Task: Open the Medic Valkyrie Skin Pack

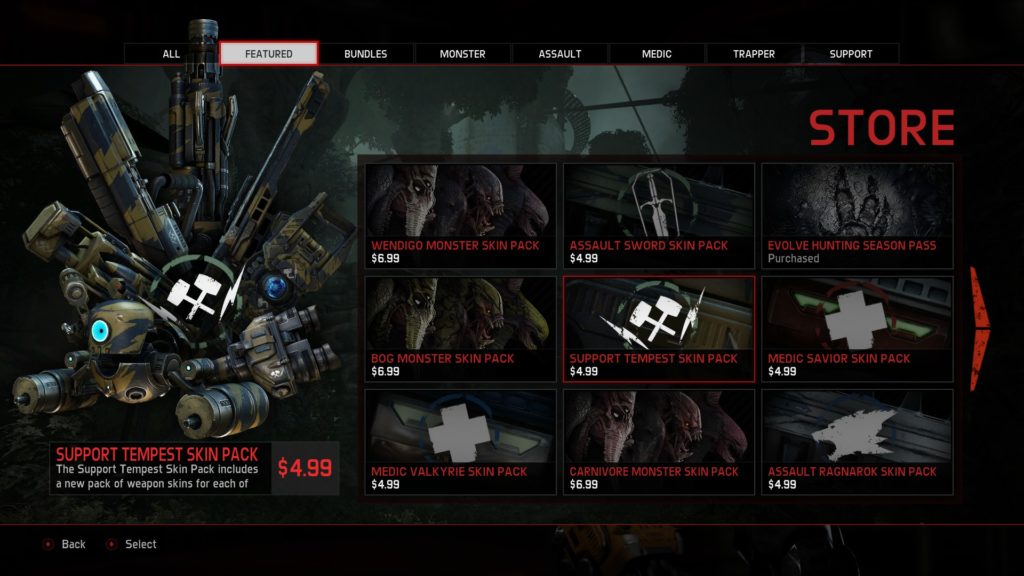Action: click(460, 442)
